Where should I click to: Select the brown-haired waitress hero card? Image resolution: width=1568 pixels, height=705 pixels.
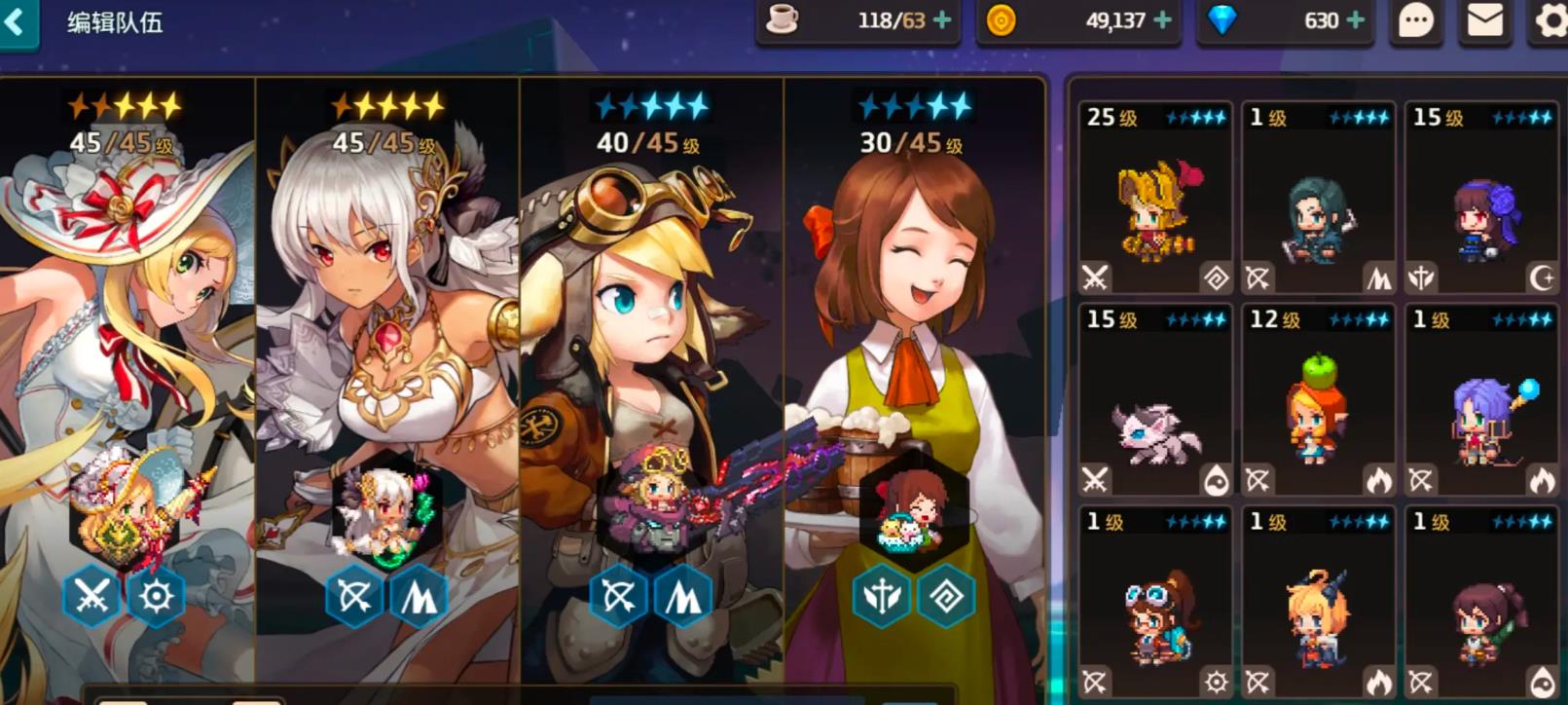point(913,370)
